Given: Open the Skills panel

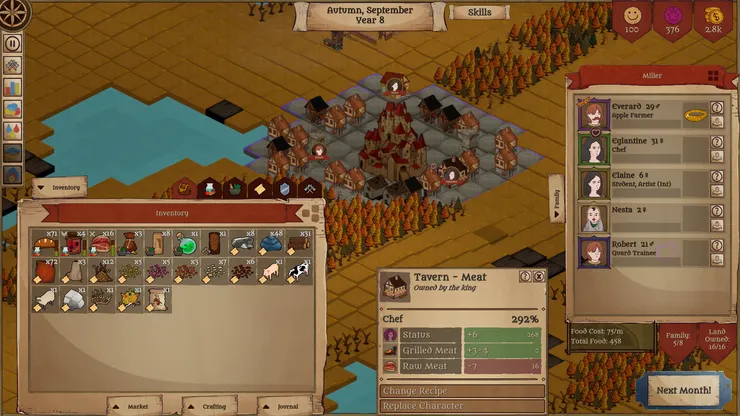Looking at the screenshot, I should point(479,13).
